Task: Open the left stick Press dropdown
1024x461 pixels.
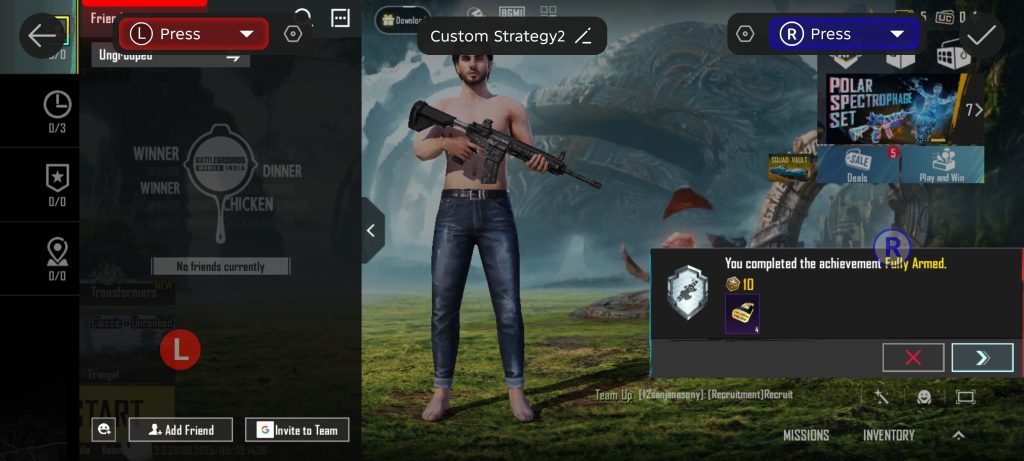Action: click(x=246, y=34)
